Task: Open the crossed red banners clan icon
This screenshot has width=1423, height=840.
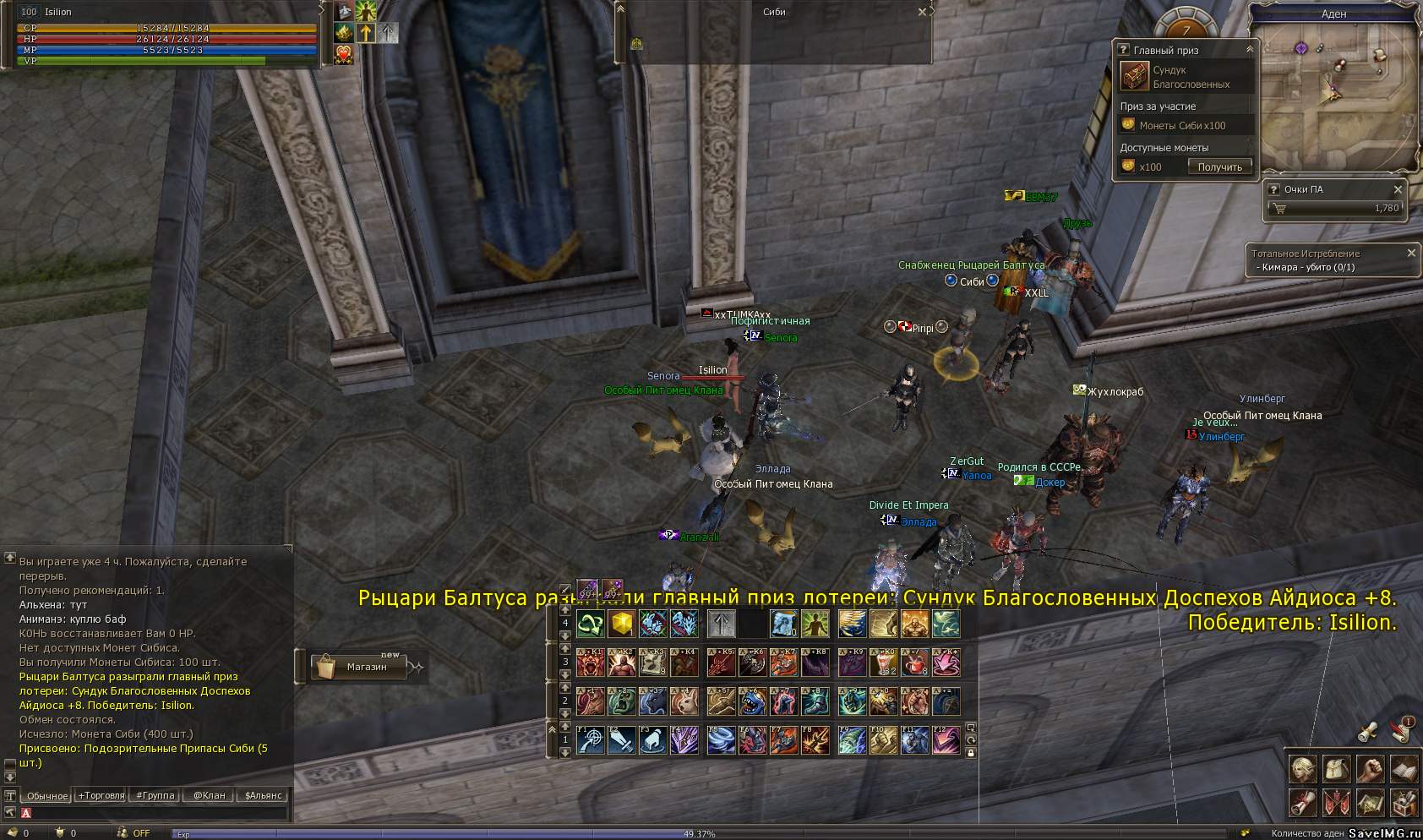Action: coord(1336,801)
